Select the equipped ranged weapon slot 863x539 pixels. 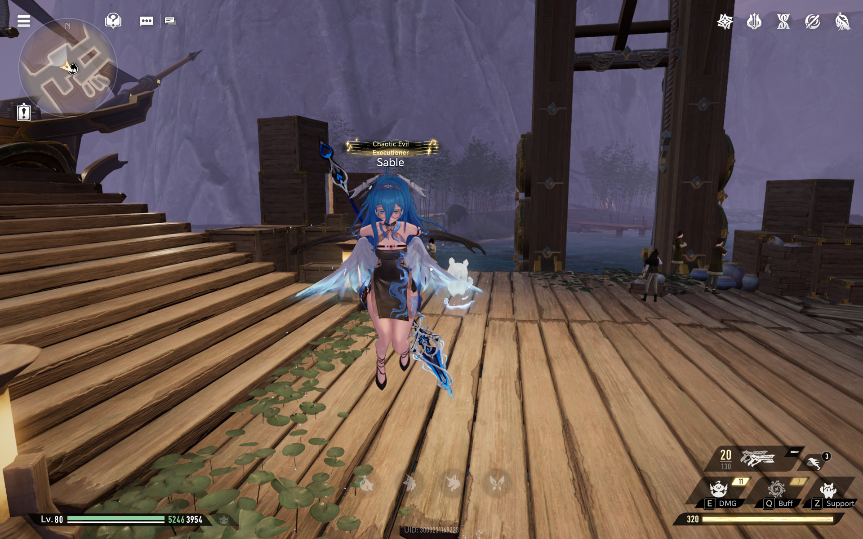[x=760, y=458]
